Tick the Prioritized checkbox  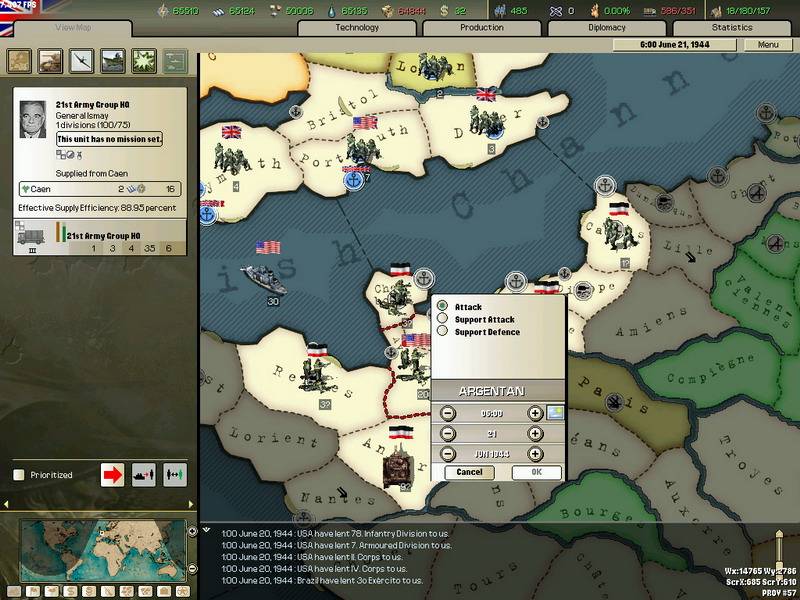coord(18,475)
